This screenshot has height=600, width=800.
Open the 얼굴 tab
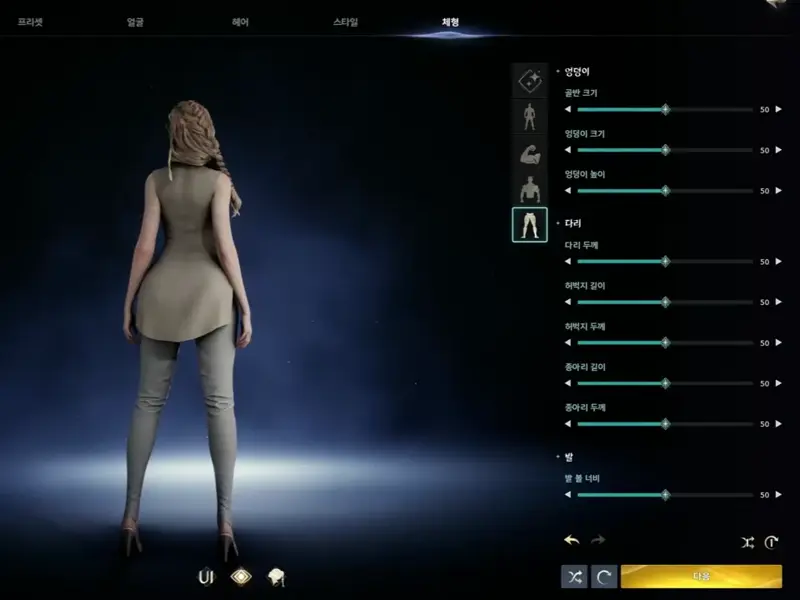[136, 21]
